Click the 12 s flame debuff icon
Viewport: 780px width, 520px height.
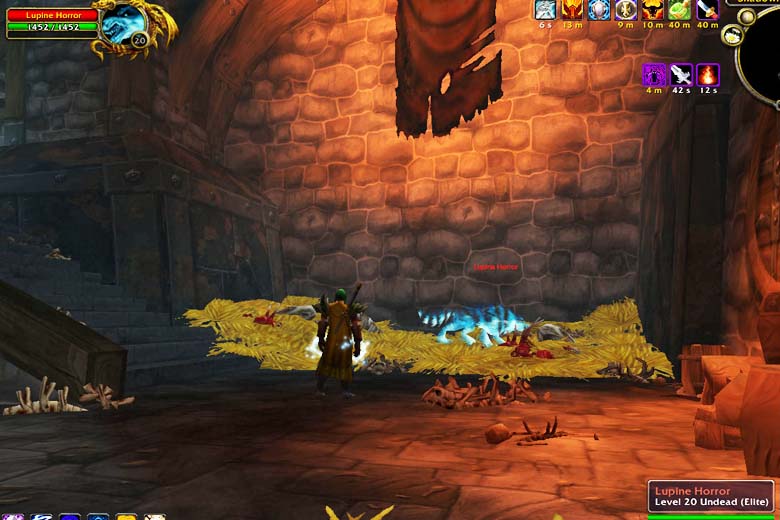(708, 74)
